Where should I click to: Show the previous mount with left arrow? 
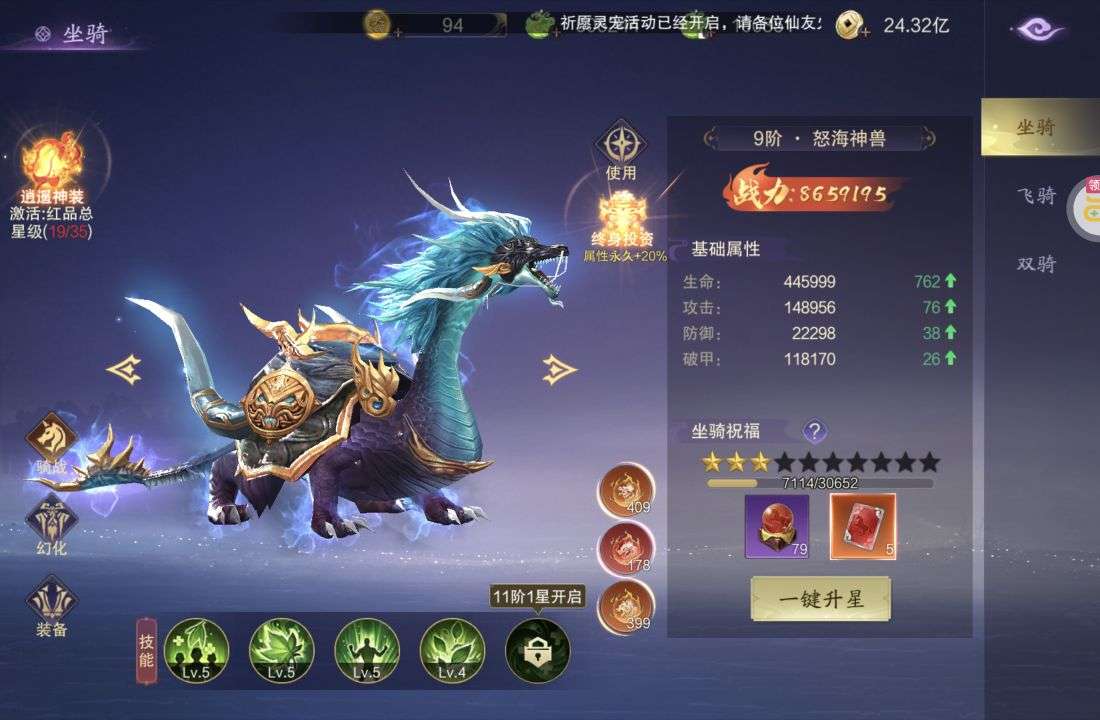(x=124, y=370)
